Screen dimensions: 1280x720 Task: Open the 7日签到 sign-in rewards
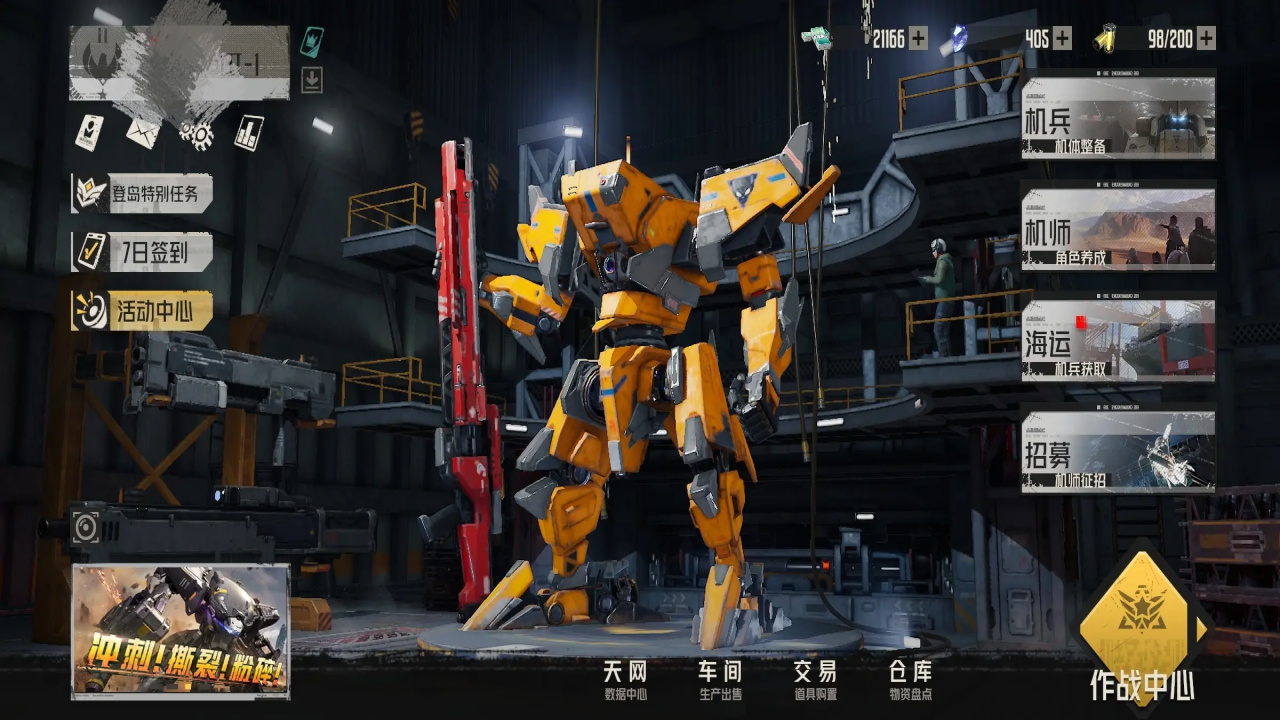click(142, 252)
